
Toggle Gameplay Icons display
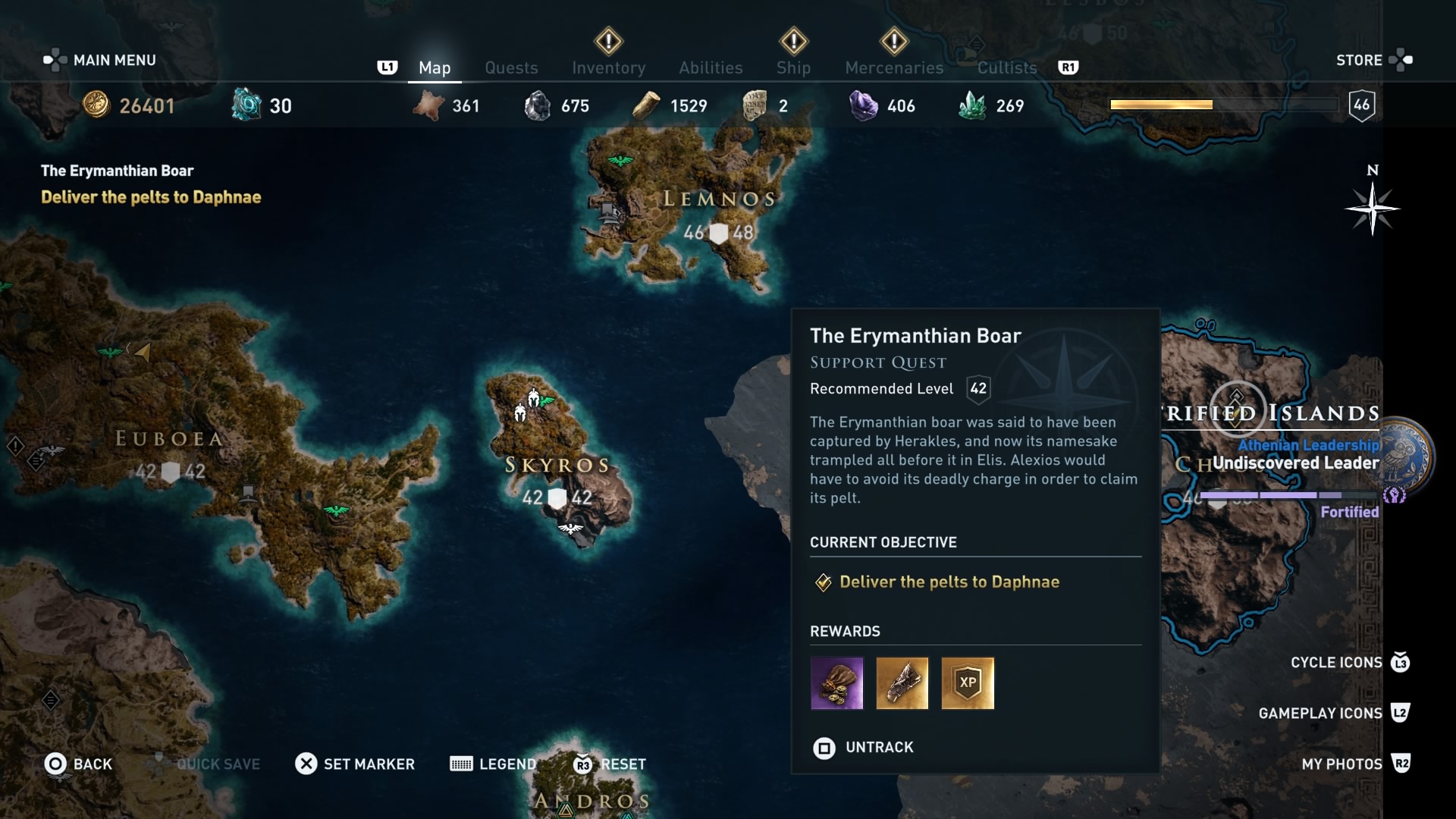(1399, 713)
